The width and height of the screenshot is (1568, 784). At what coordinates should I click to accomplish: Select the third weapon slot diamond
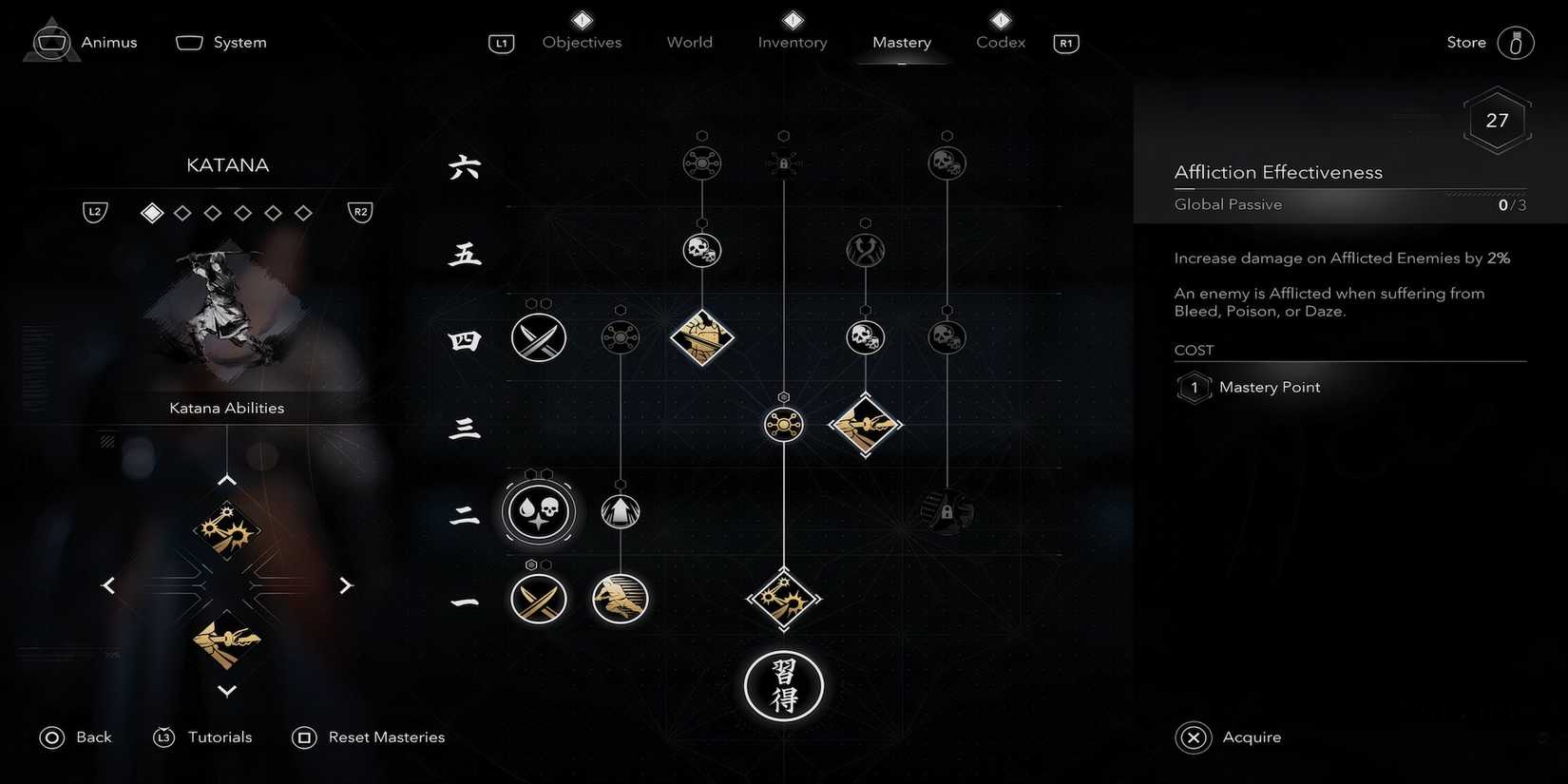click(213, 212)
